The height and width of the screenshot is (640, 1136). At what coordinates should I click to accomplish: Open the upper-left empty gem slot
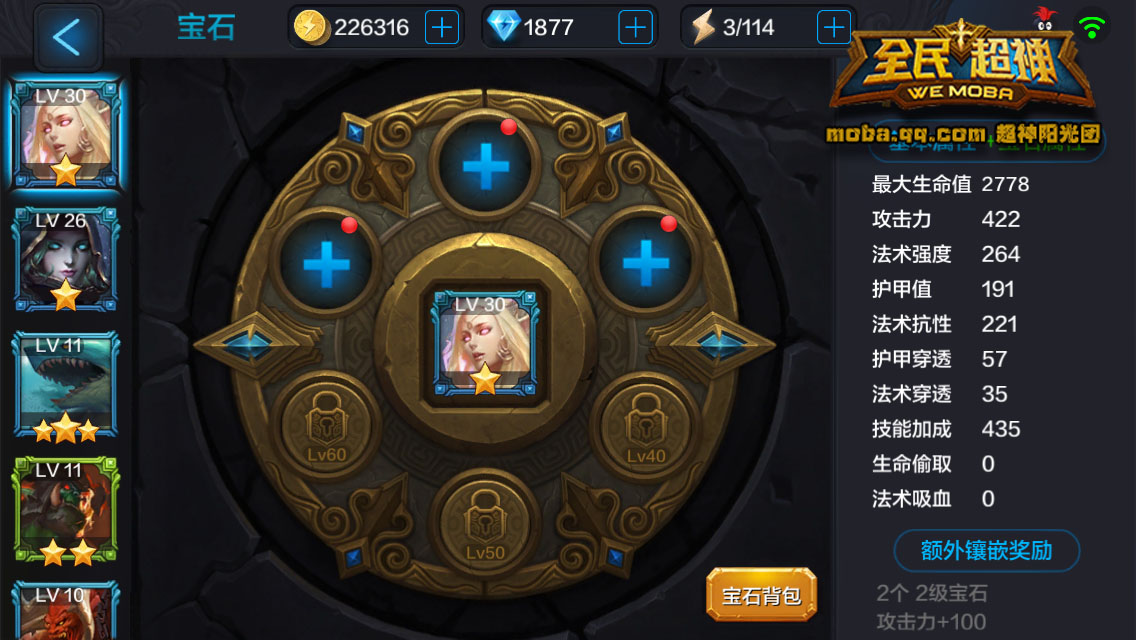coord(326,264)
